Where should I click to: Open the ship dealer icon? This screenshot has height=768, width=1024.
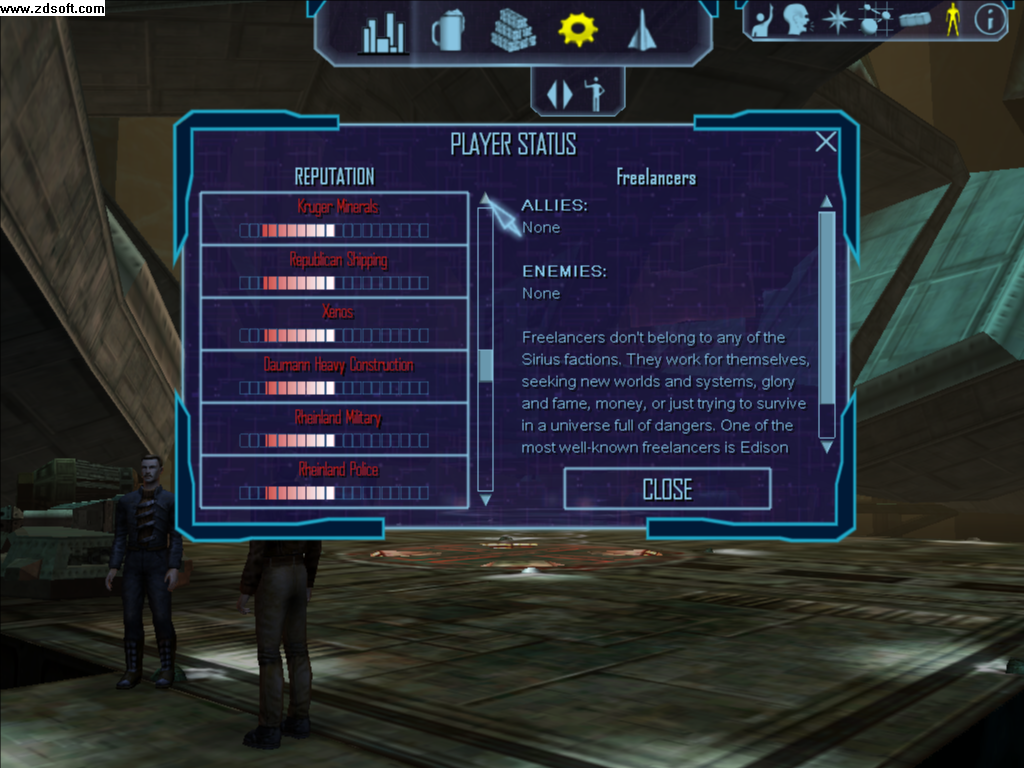click(x=640, y=31)
